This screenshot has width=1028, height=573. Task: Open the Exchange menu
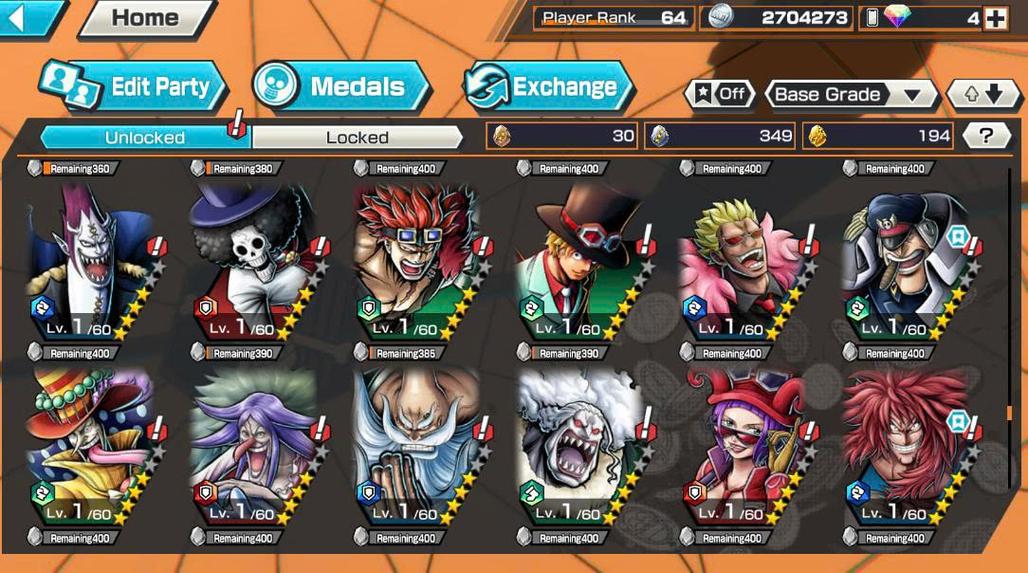click(550, 87)
